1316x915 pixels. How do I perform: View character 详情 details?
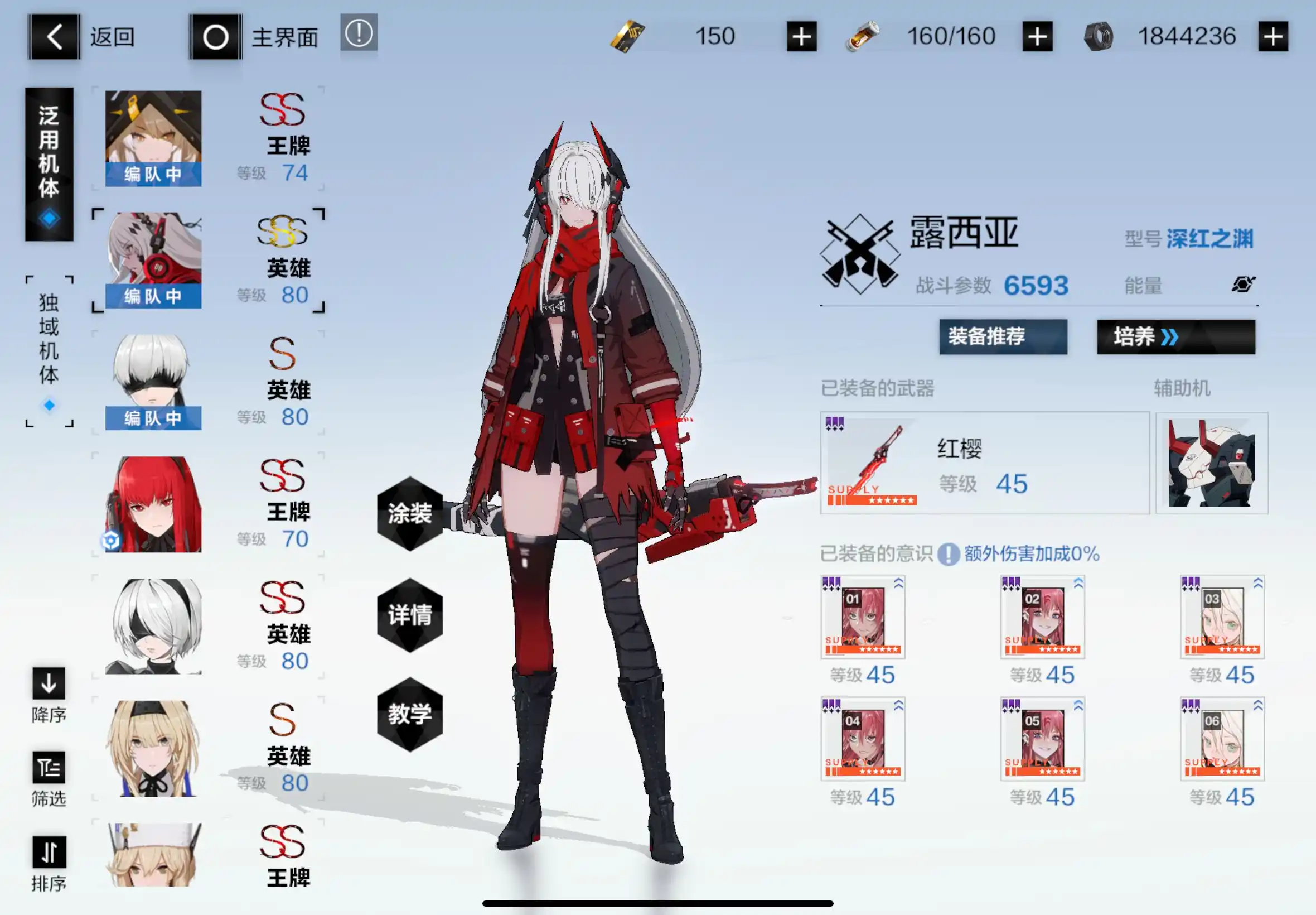(410, 615)
